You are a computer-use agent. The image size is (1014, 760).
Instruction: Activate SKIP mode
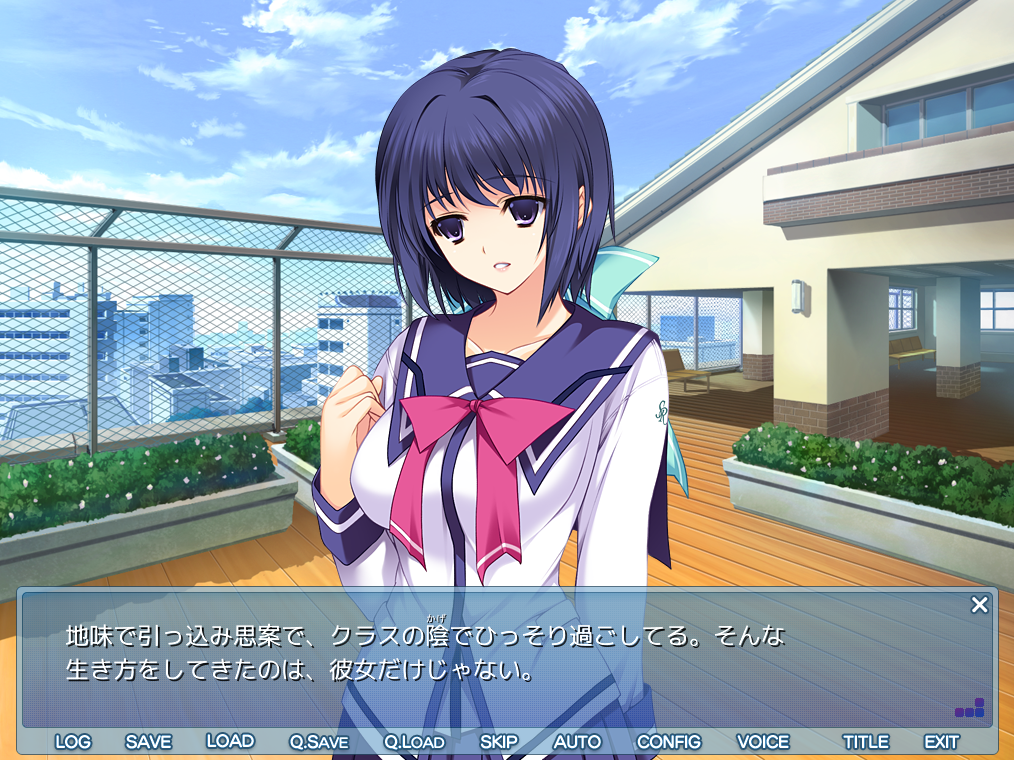[x=499, y=742]
